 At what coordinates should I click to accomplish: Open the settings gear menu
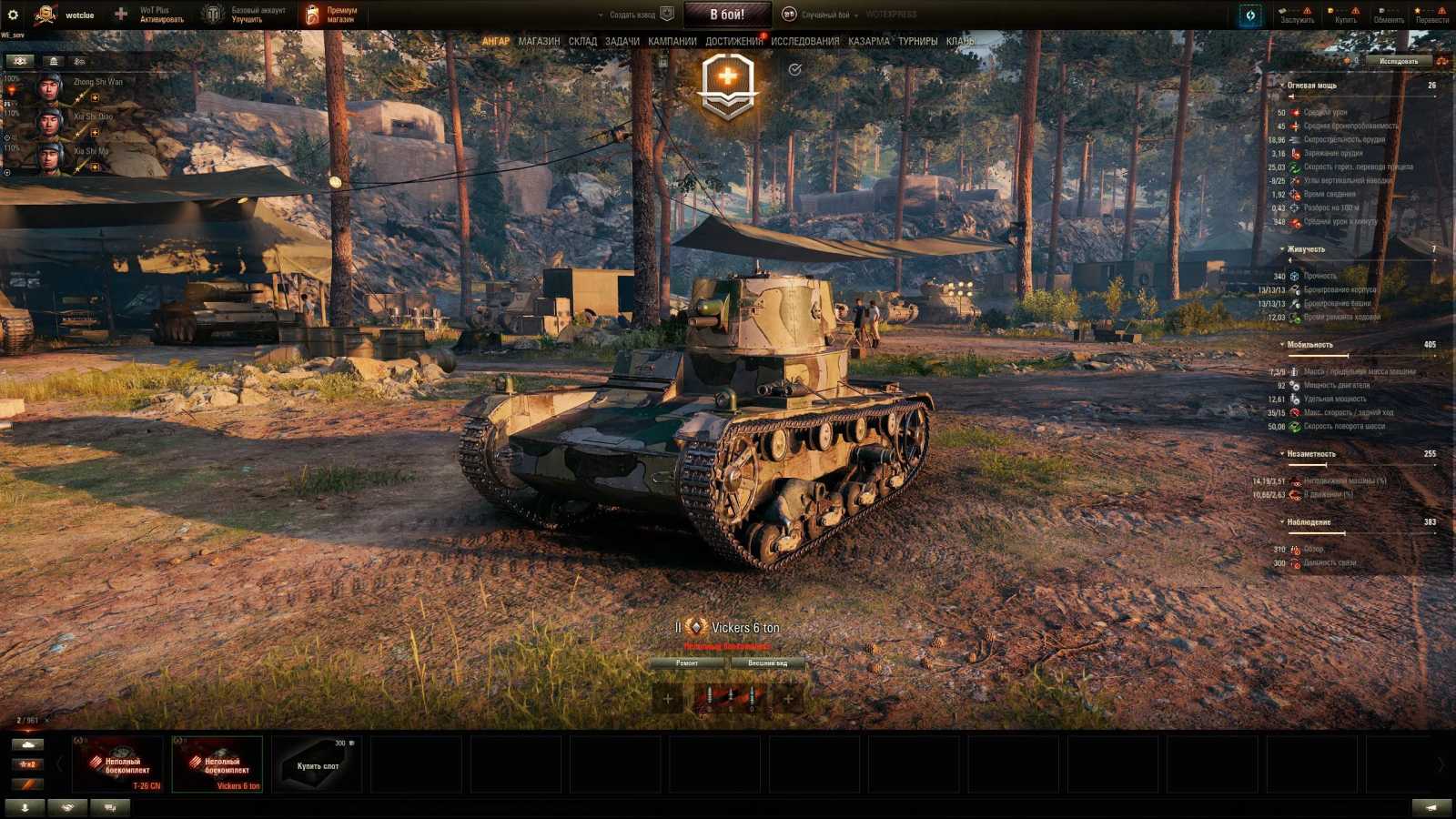(x=13, y=13)
